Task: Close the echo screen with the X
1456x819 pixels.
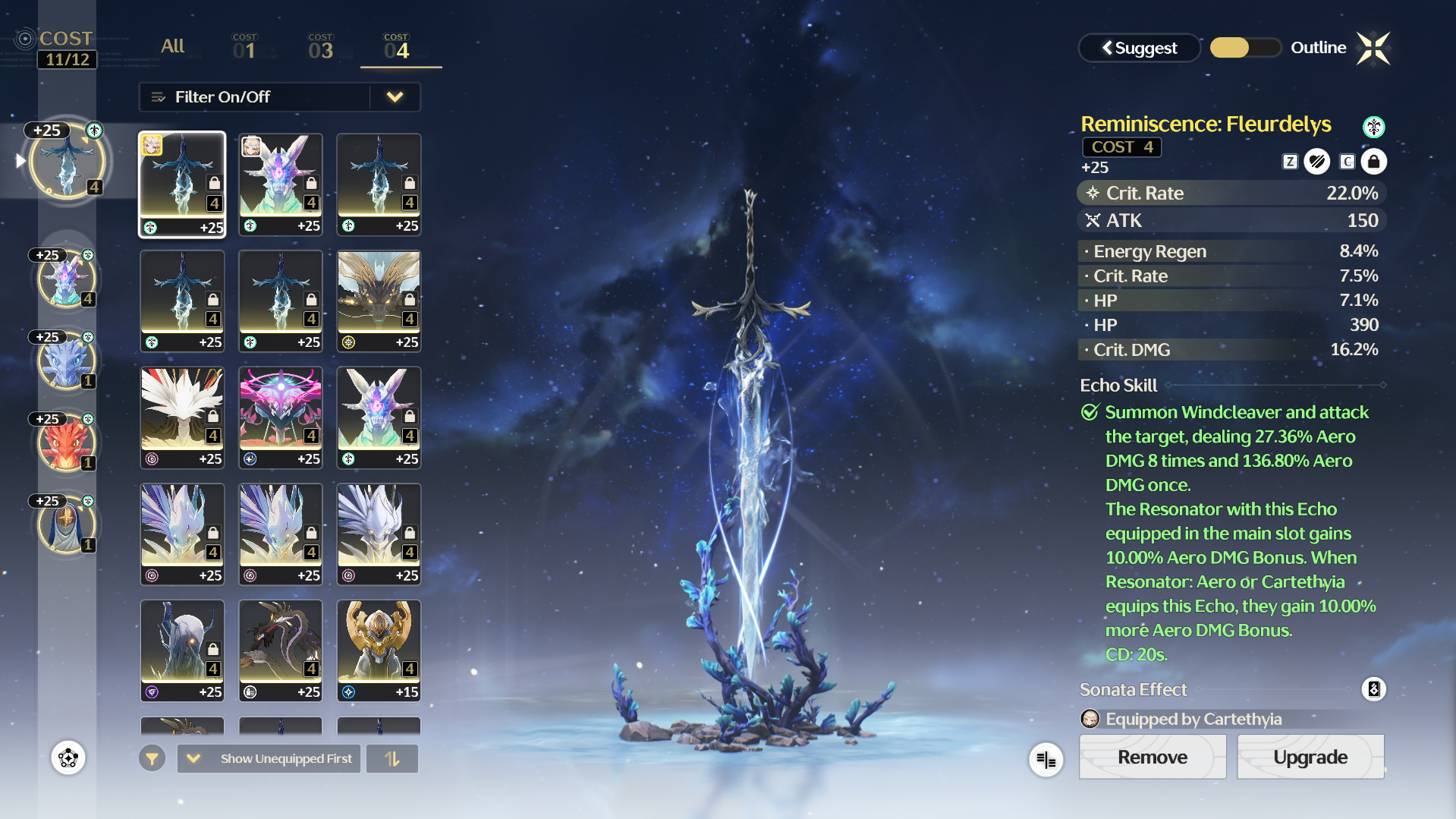Action: pyautogui.click(x=1373, y=49)
